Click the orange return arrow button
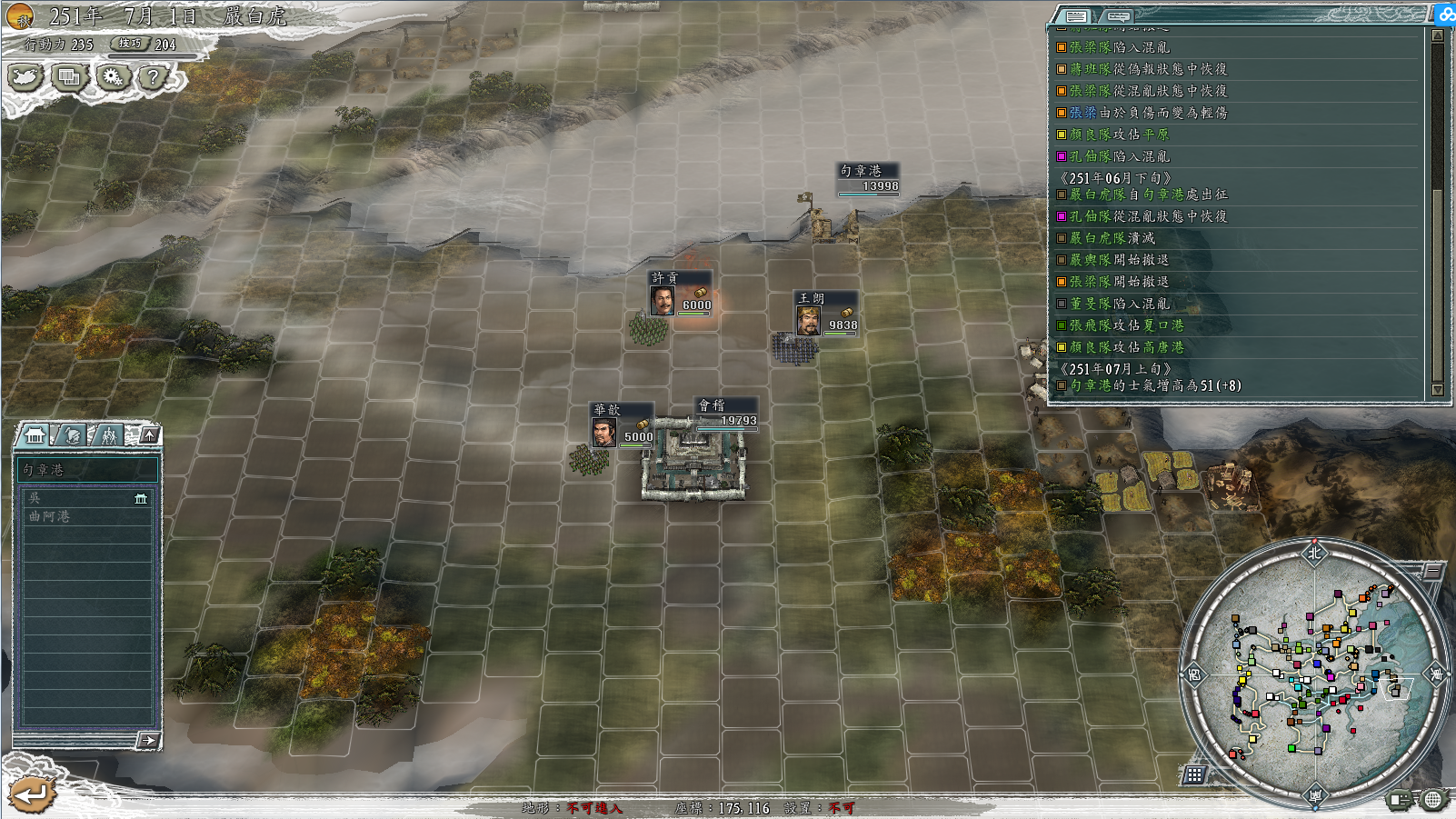Viewport: 1456px width, 819px height. pyautogui.click(x=32, y=794)
